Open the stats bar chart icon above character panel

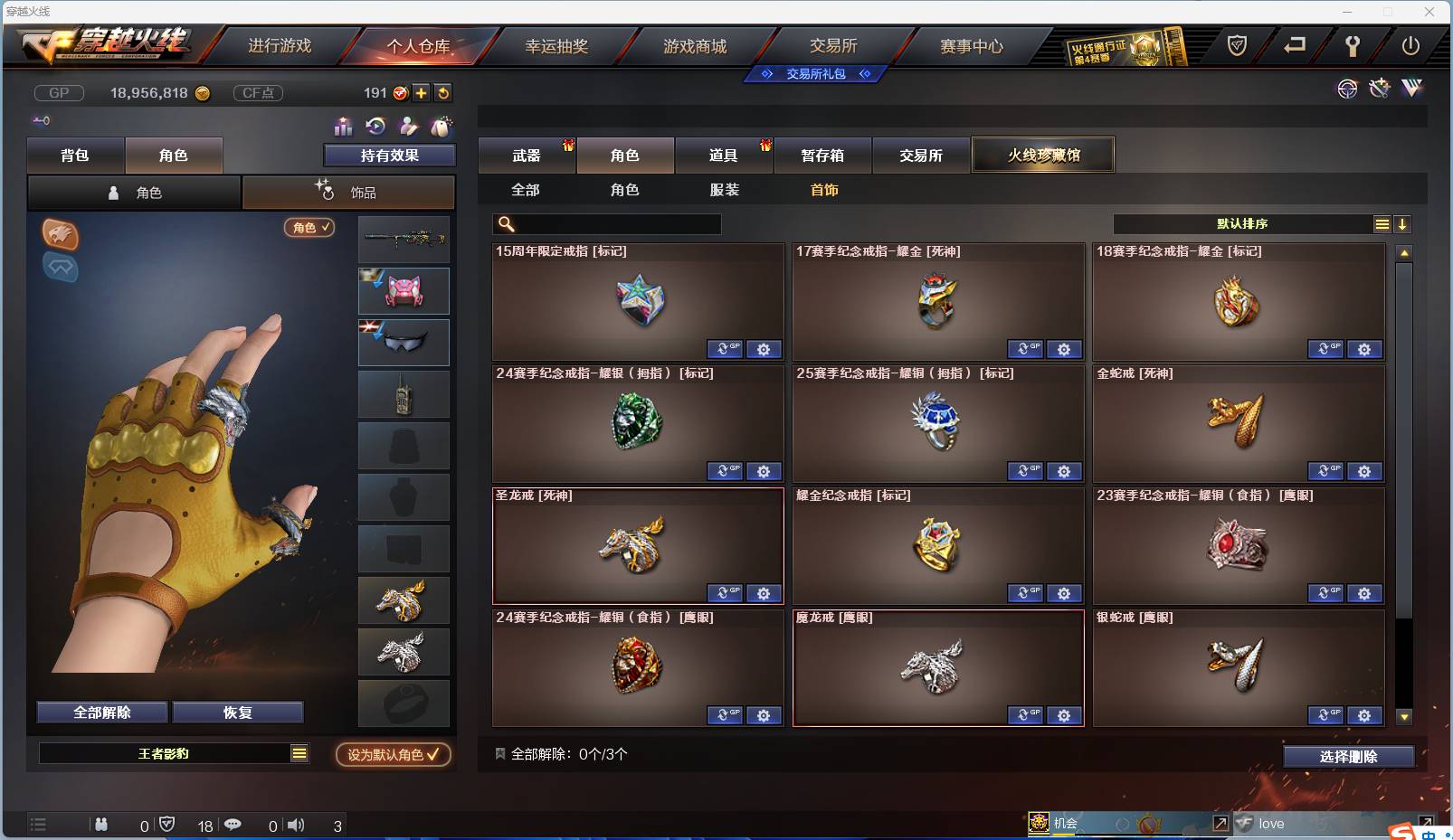tap(342, 127)
